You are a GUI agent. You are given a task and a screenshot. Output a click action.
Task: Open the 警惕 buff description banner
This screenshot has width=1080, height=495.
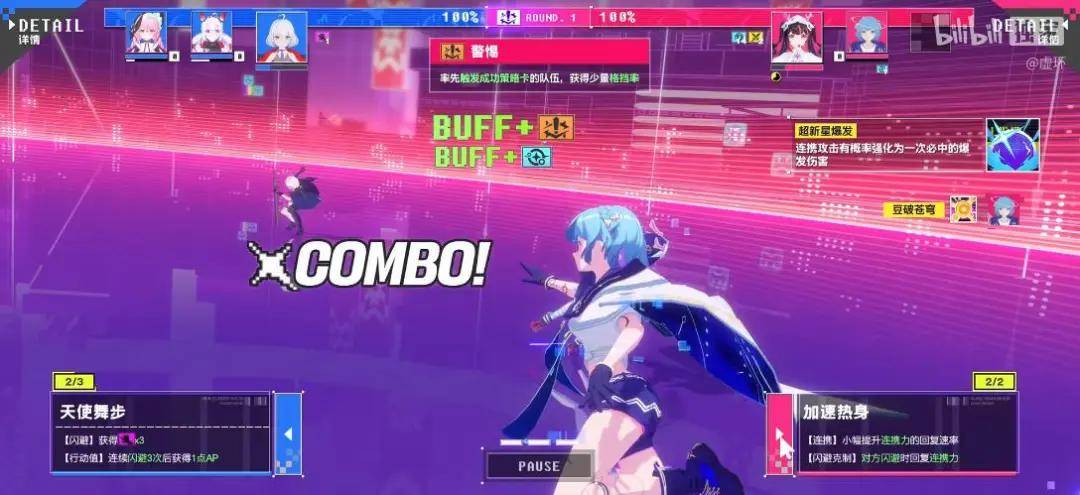pos(539,66)
